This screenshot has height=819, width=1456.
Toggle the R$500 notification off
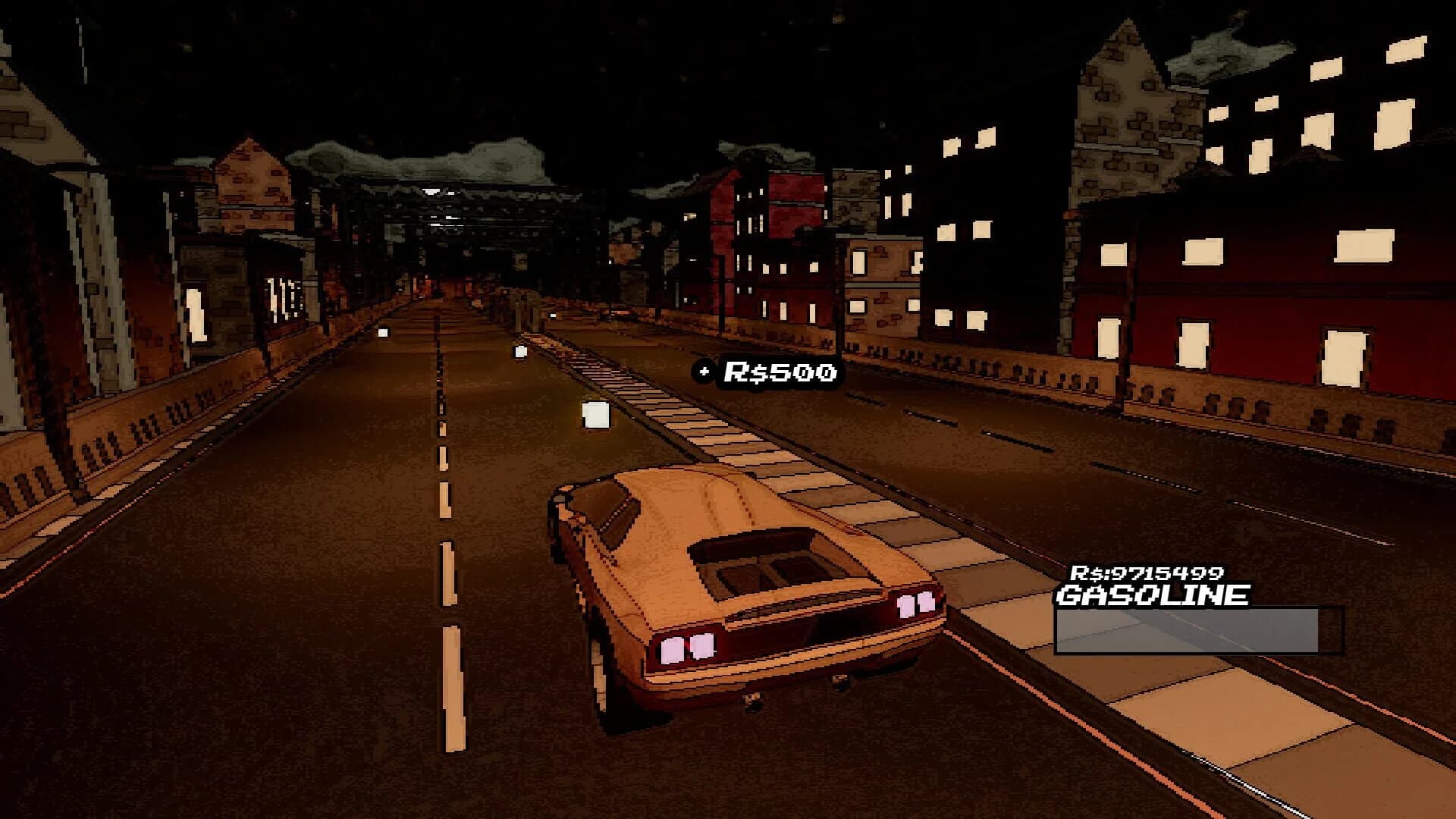(x=767, y=372)
